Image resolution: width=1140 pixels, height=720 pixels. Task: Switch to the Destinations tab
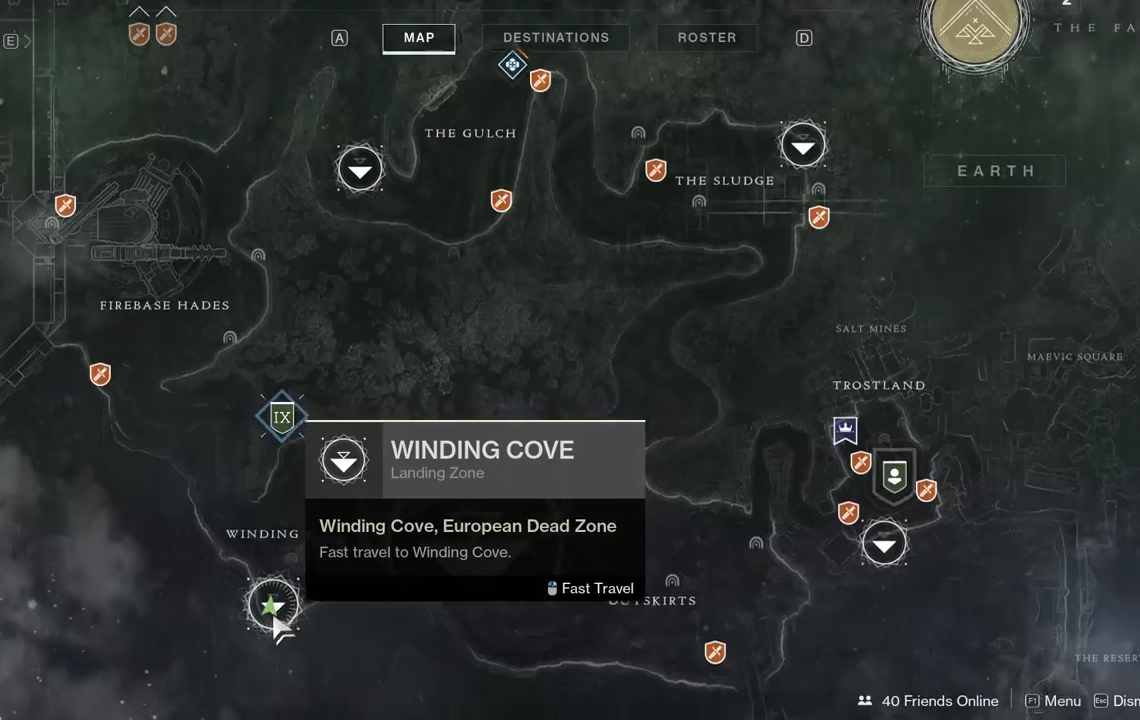click(555, 38)
